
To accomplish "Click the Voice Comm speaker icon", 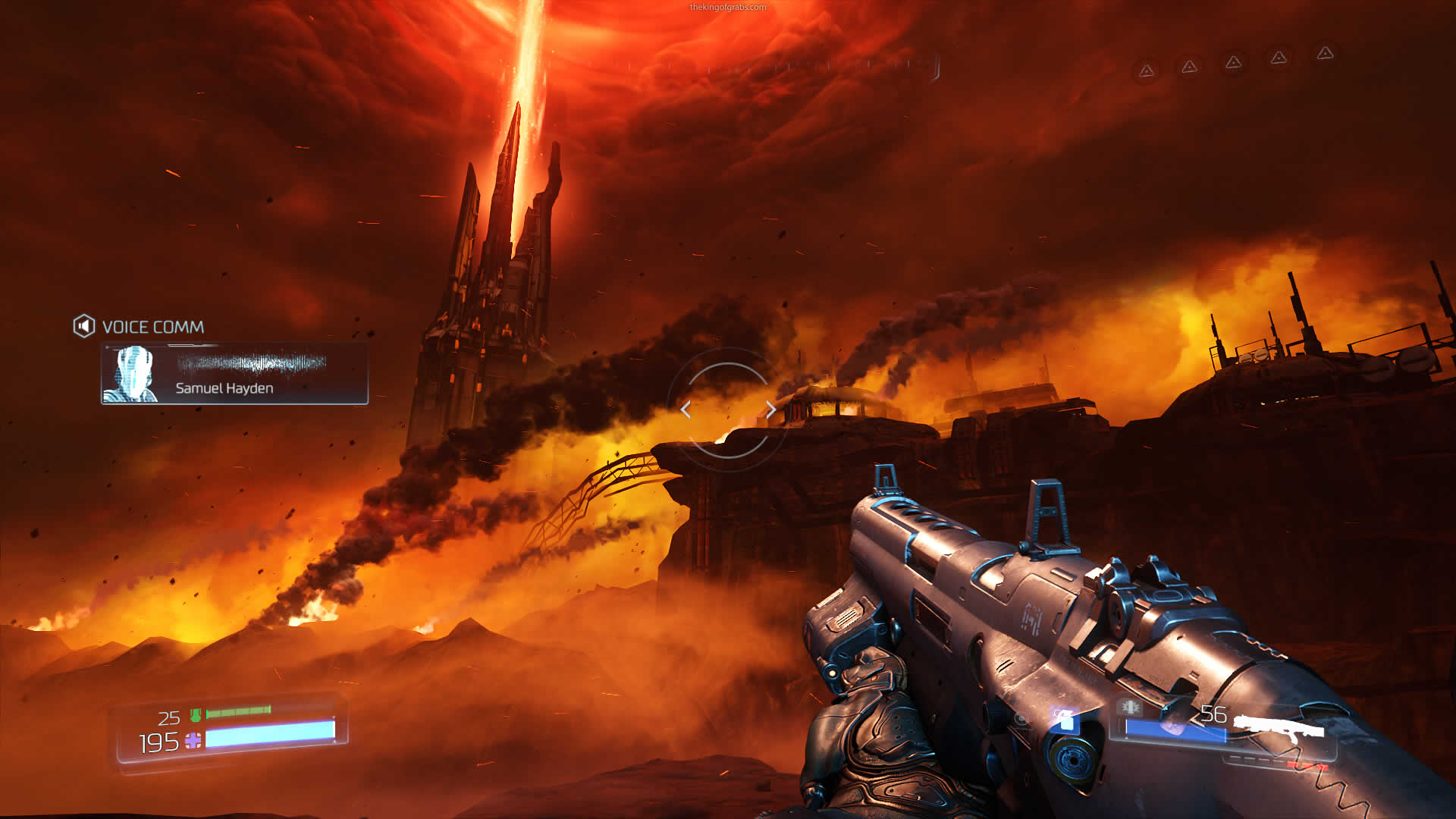I will pos(83,326).
